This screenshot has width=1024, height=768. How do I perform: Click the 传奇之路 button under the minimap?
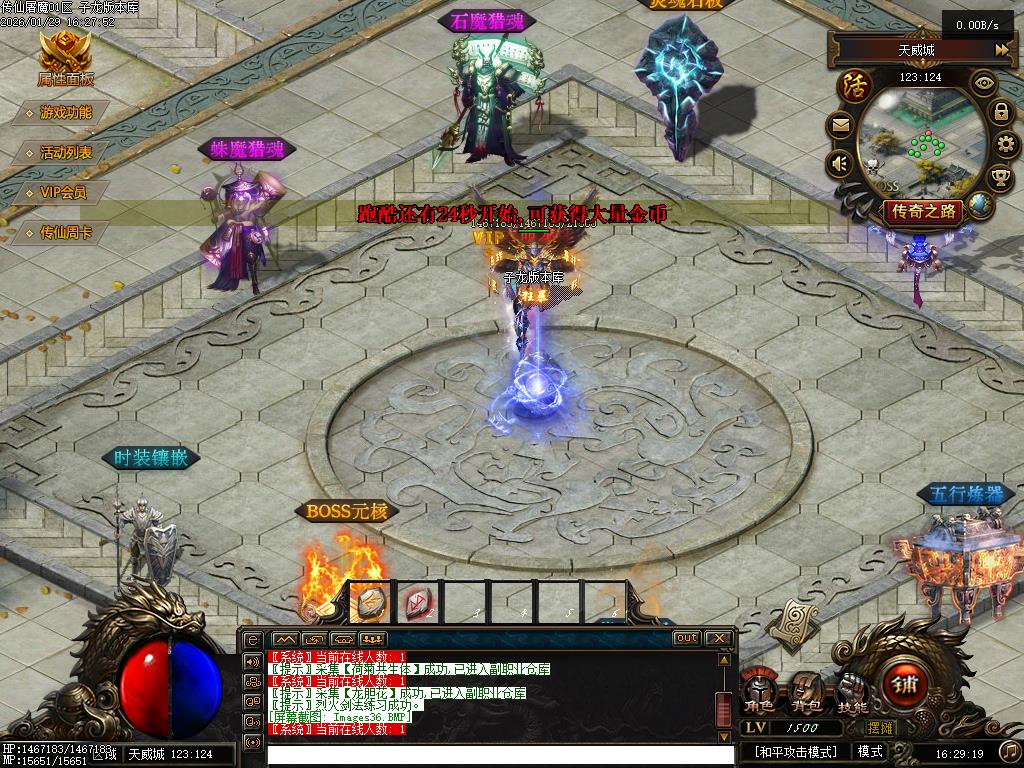[x=925, y=211]
